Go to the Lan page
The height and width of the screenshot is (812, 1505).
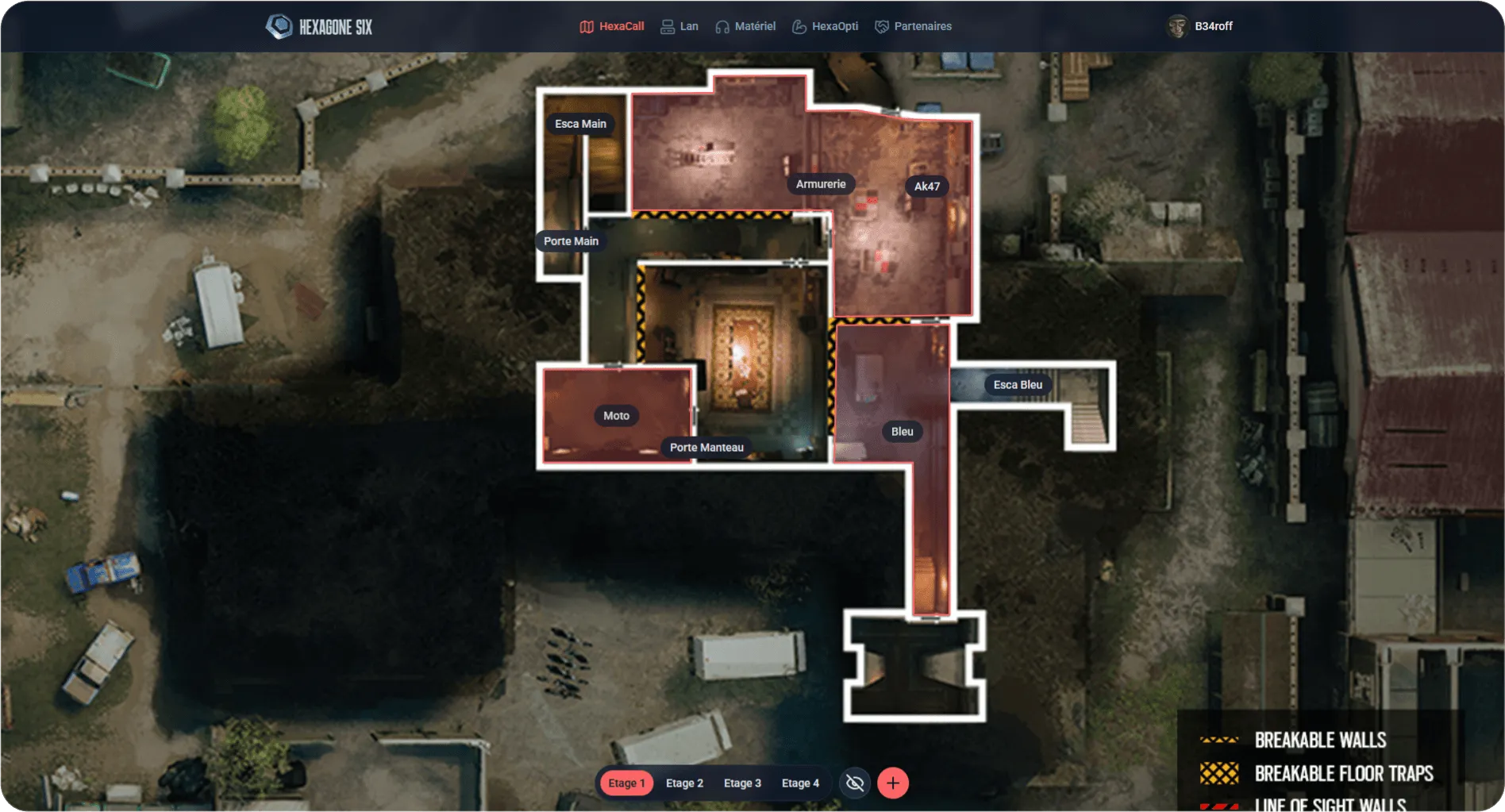tap(679, 26)
